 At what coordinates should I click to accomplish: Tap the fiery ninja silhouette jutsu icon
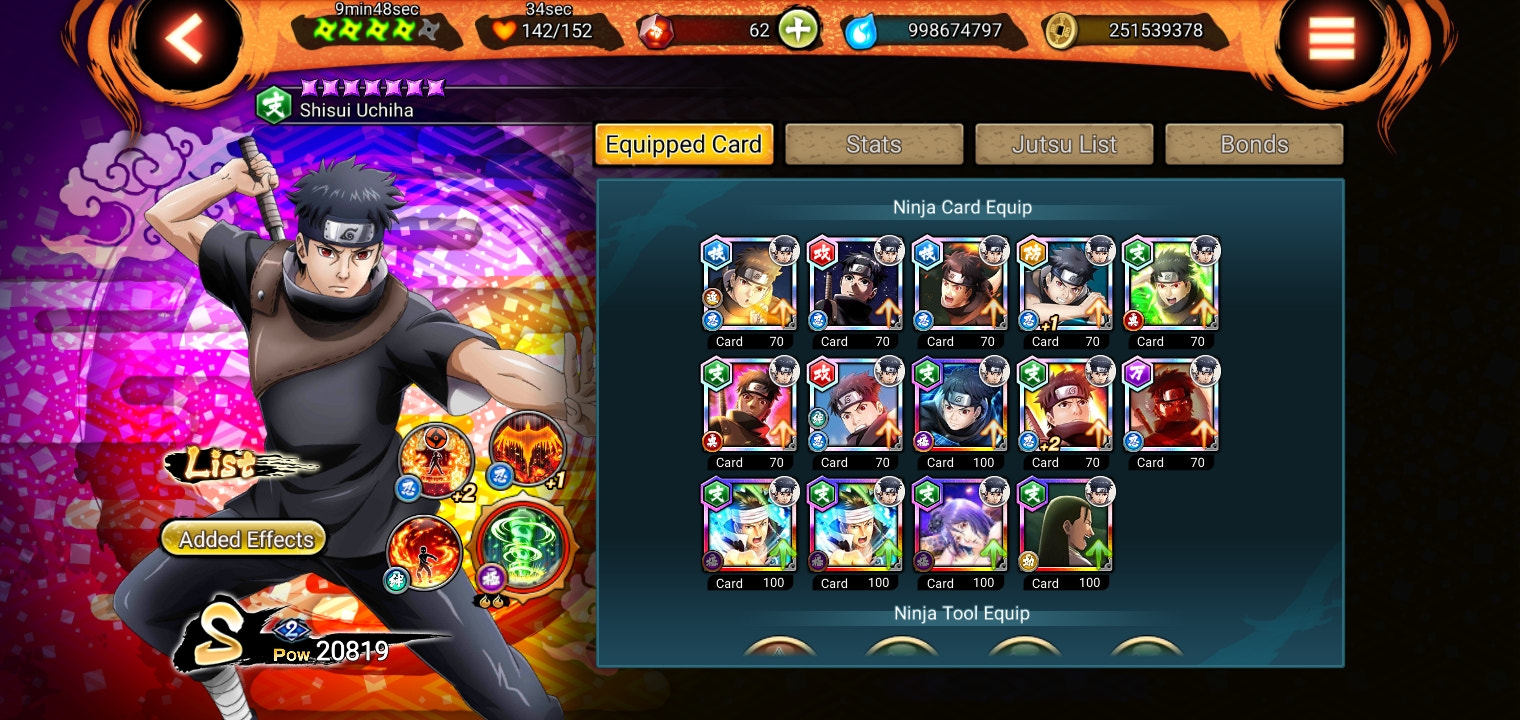coord(424,551)
